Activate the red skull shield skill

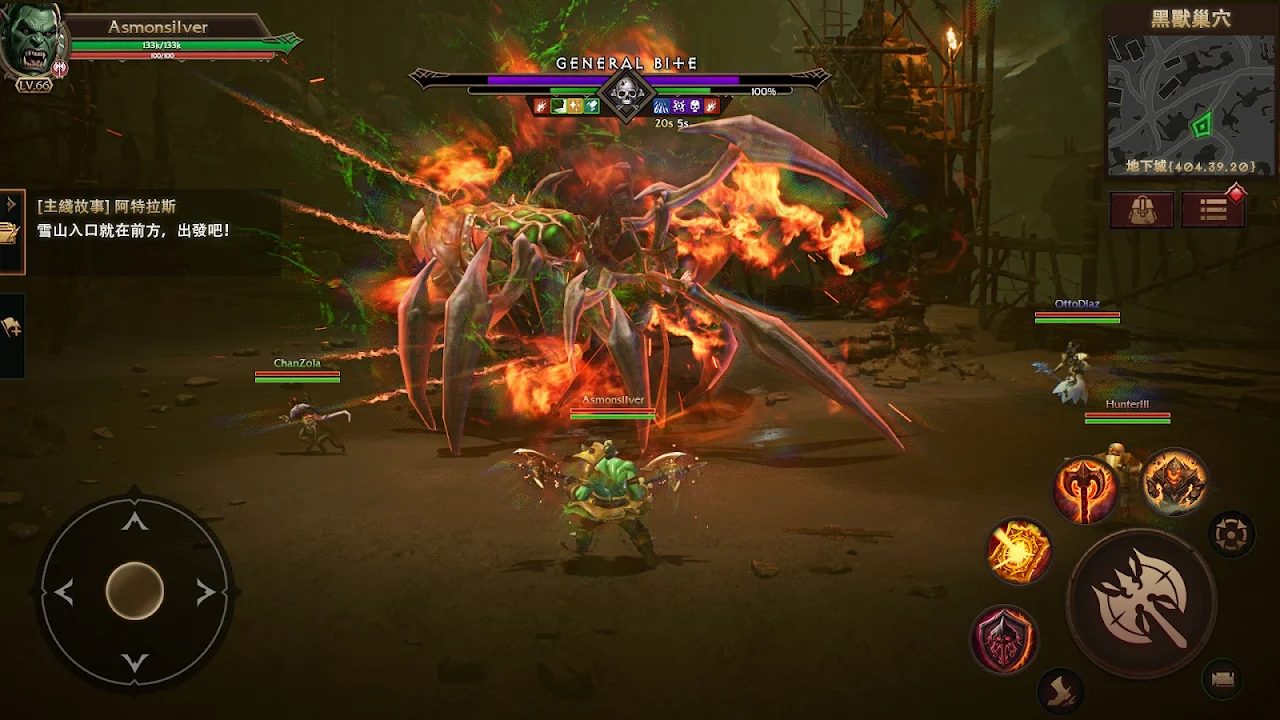(x=1004, y=639)
